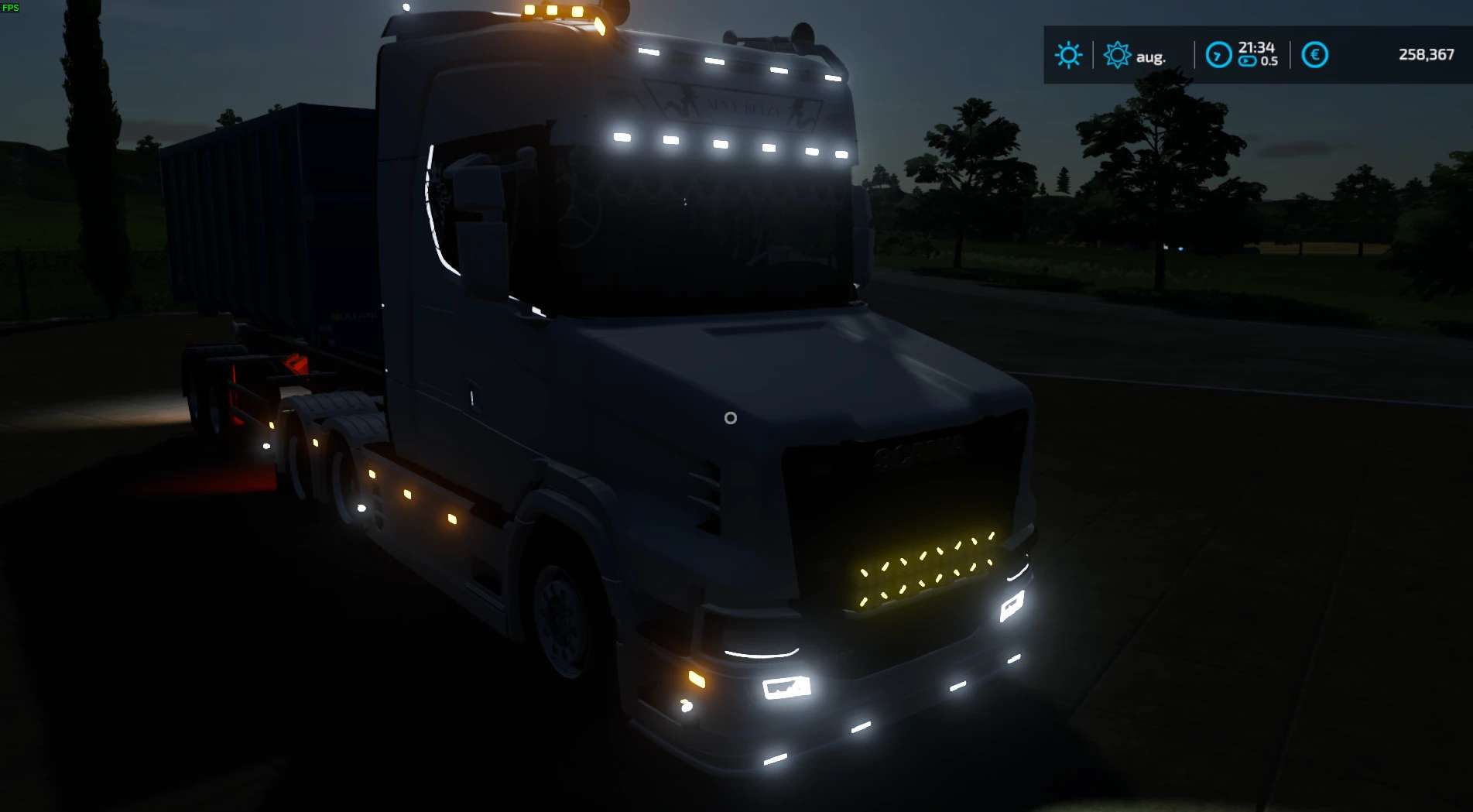Click the game clock icon
1473x812 pixels.
pos(1218,55)
